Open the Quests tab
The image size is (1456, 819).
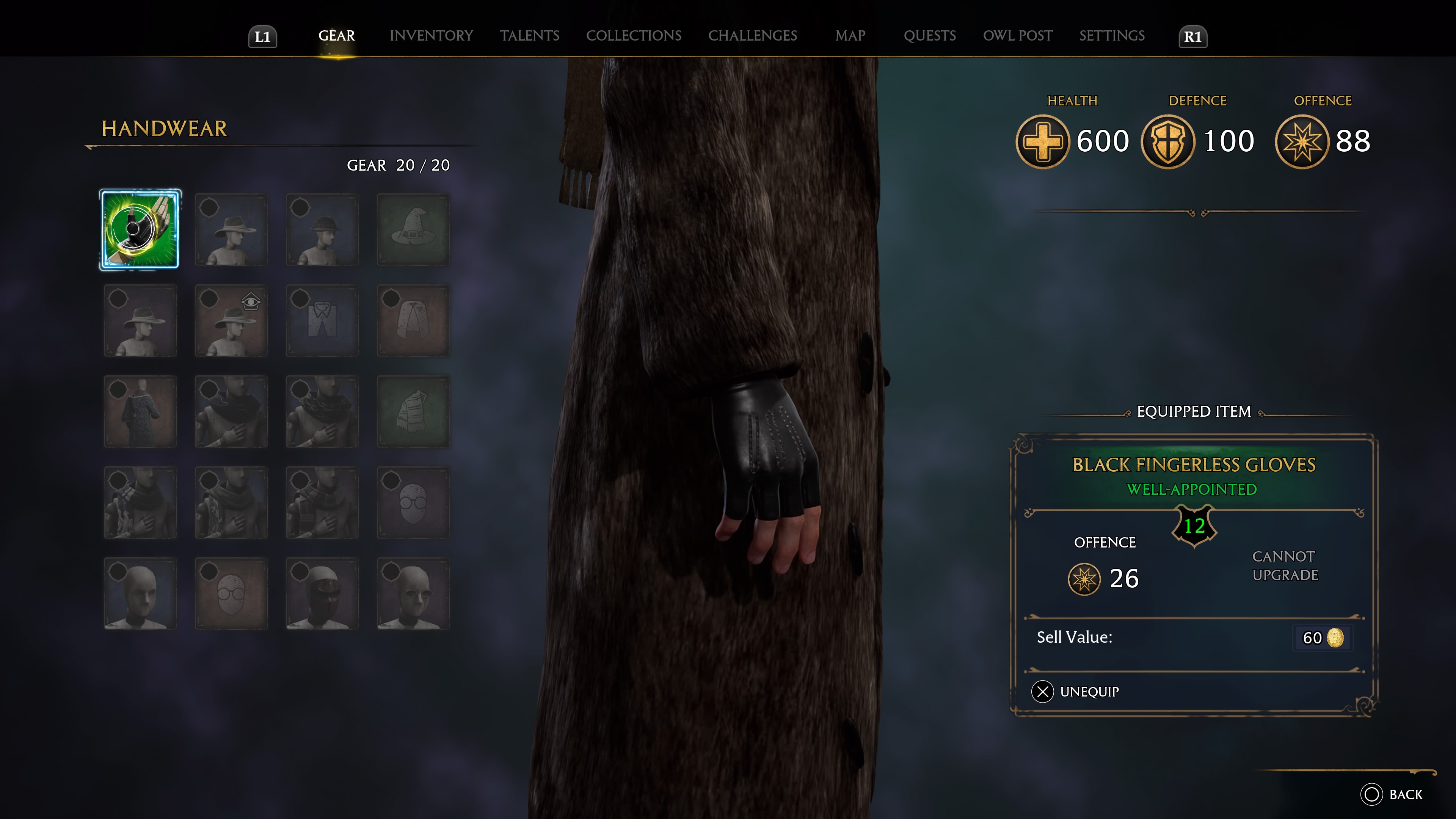click(x=930, y=36)
